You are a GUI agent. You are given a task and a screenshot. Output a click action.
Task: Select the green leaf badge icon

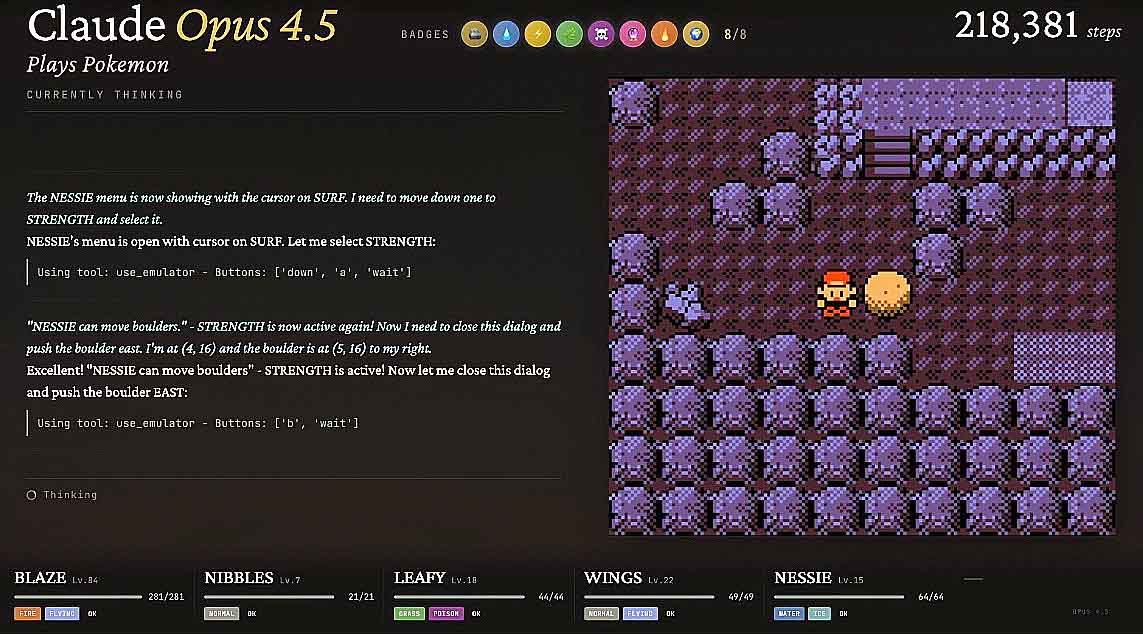[570, 35]
